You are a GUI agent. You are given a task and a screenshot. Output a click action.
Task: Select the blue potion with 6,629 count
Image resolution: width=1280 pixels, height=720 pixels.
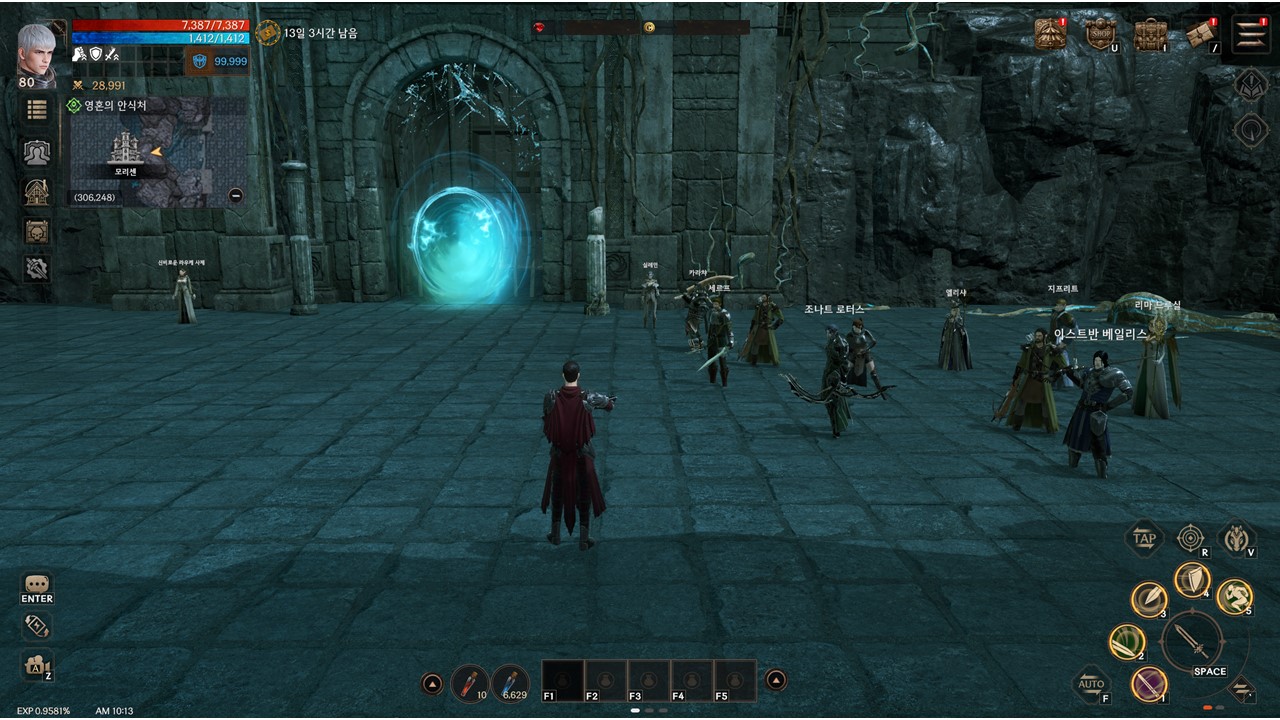(x=510, y=682)
